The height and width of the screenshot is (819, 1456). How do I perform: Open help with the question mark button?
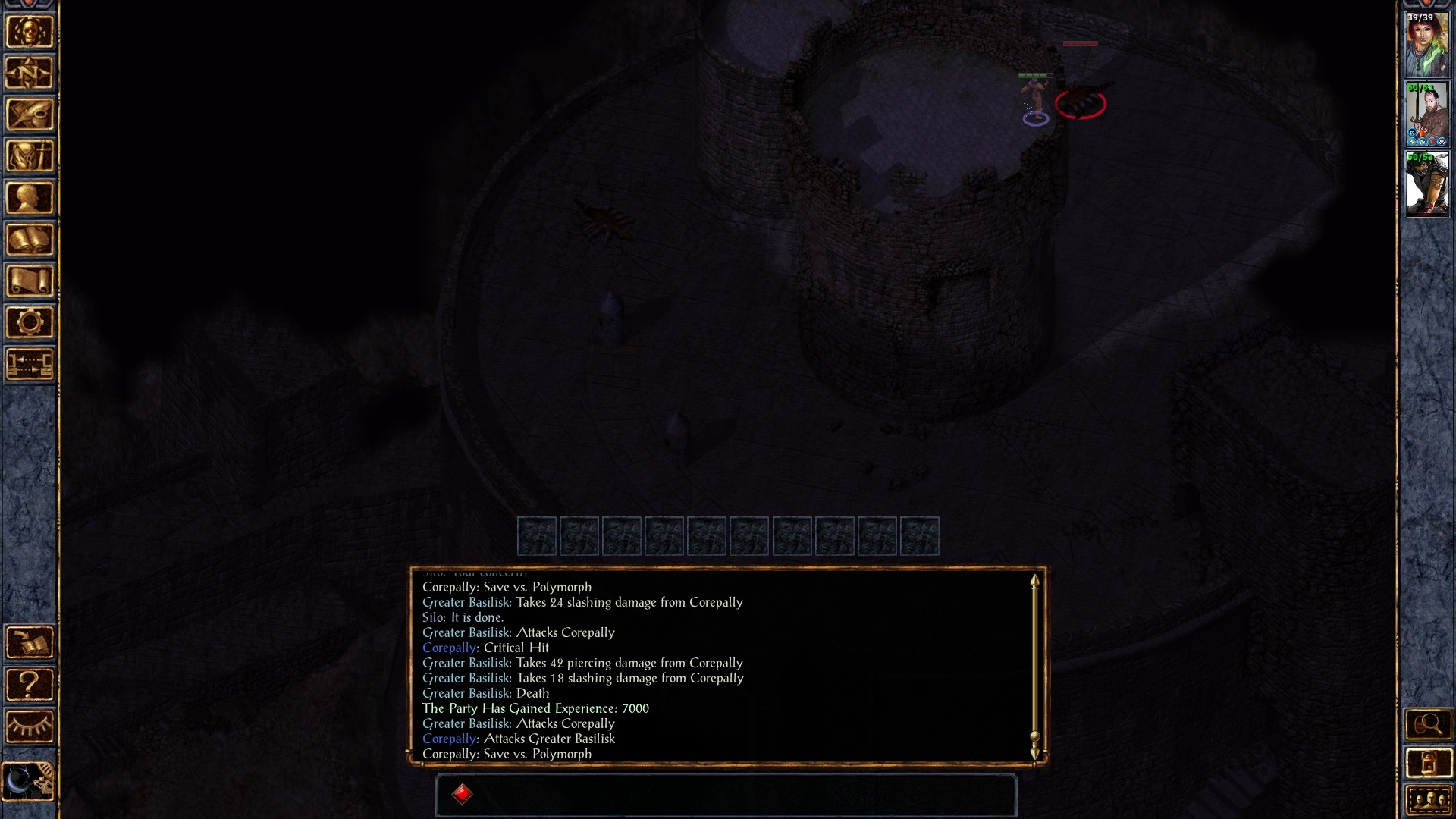coord(30,685)
